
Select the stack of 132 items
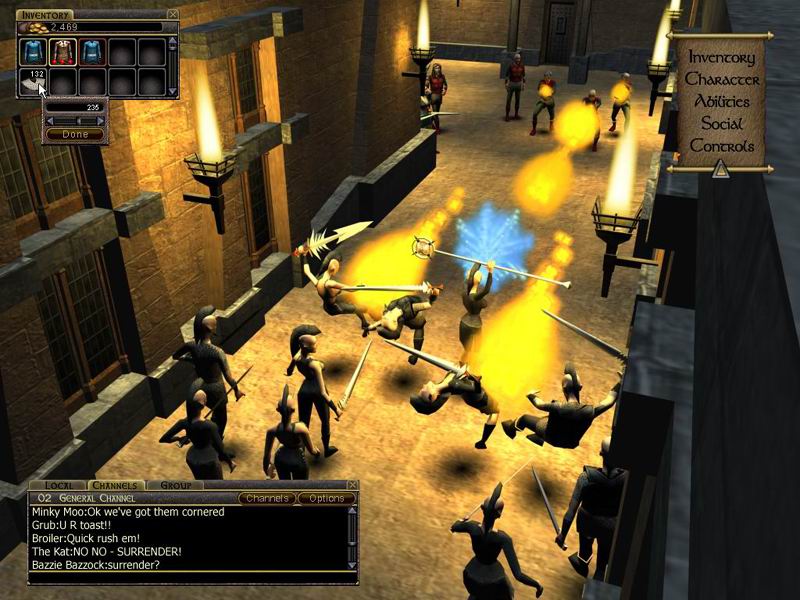coord(32,81)
